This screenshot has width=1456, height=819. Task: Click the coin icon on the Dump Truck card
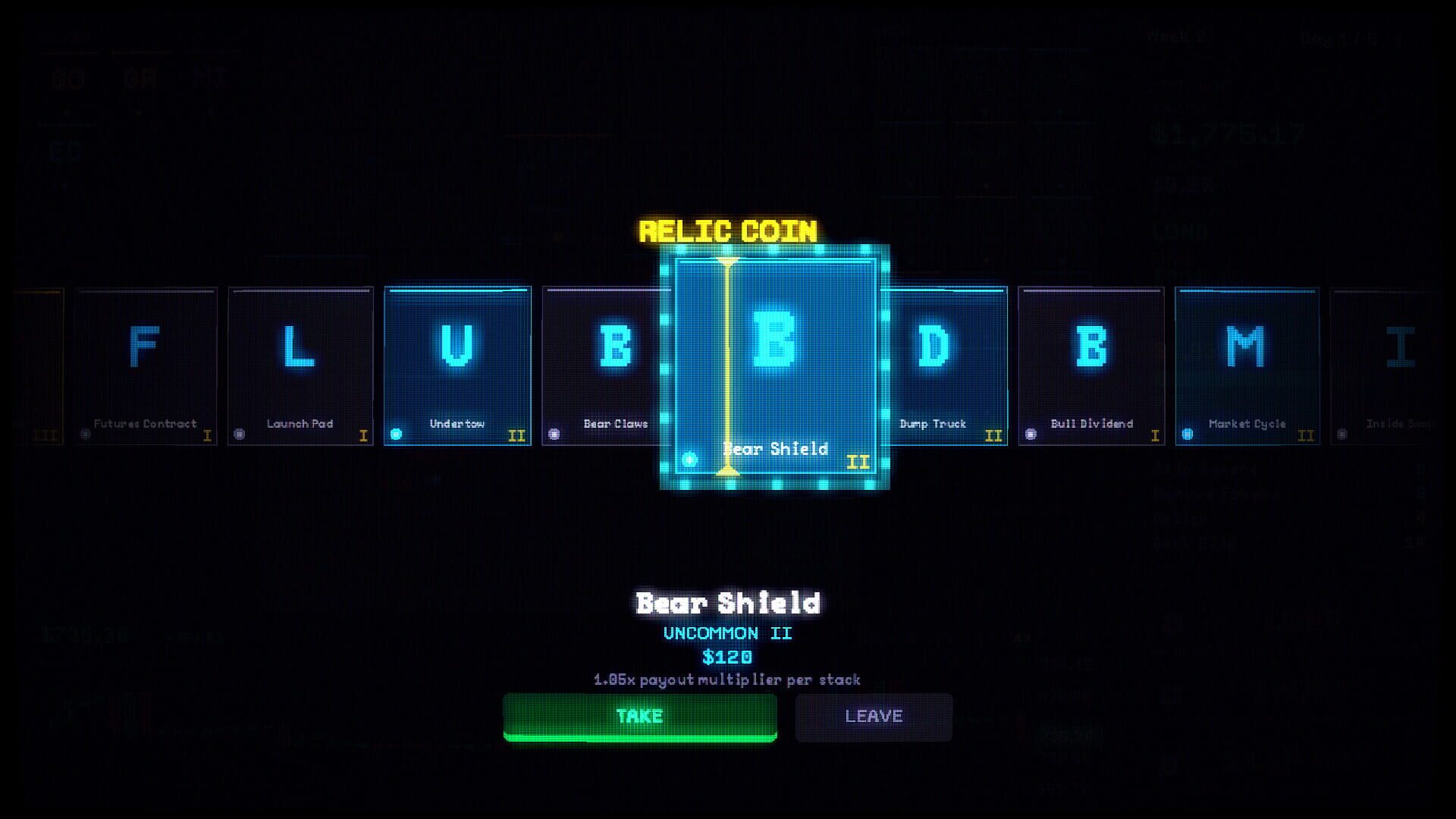pos(874,434)
